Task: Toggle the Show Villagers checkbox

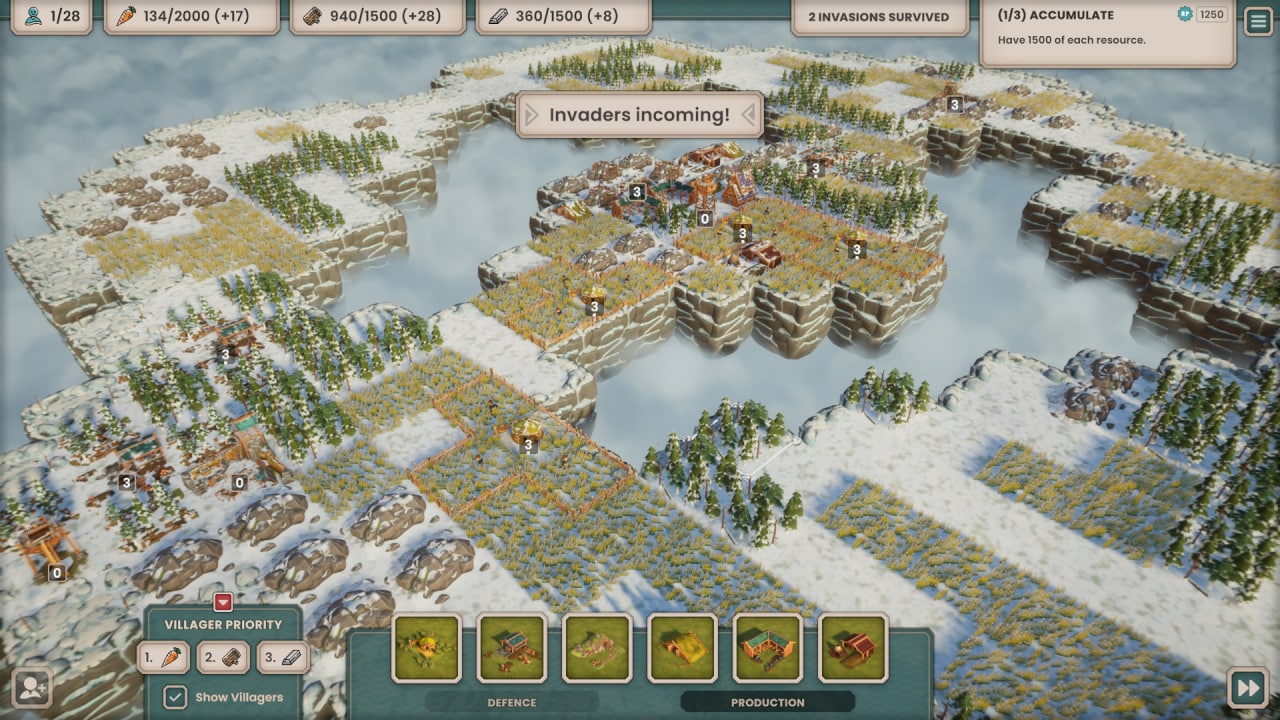Action: pos(175,697)
